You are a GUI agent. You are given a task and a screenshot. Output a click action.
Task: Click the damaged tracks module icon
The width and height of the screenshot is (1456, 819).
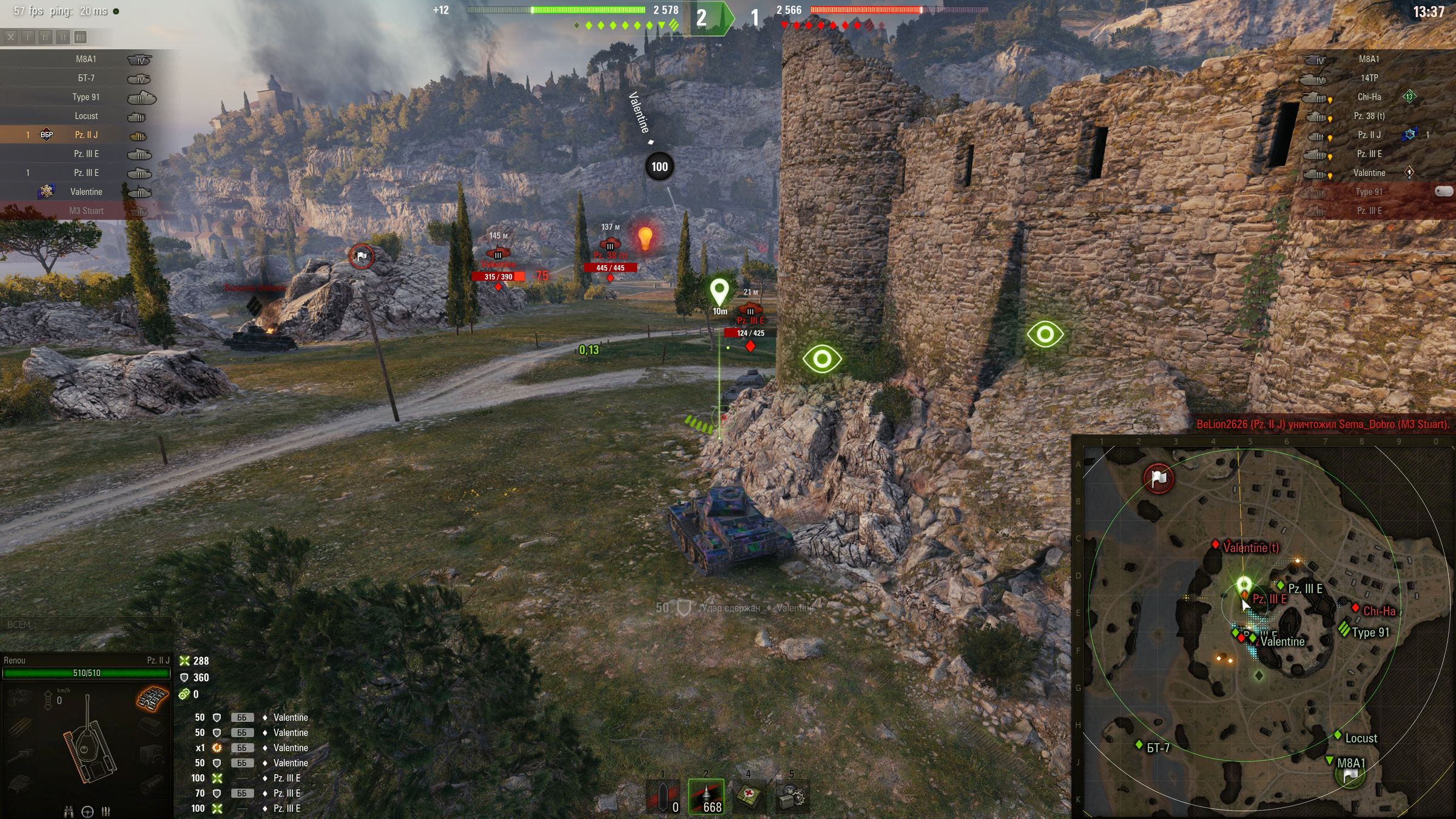tap(152, 699)
